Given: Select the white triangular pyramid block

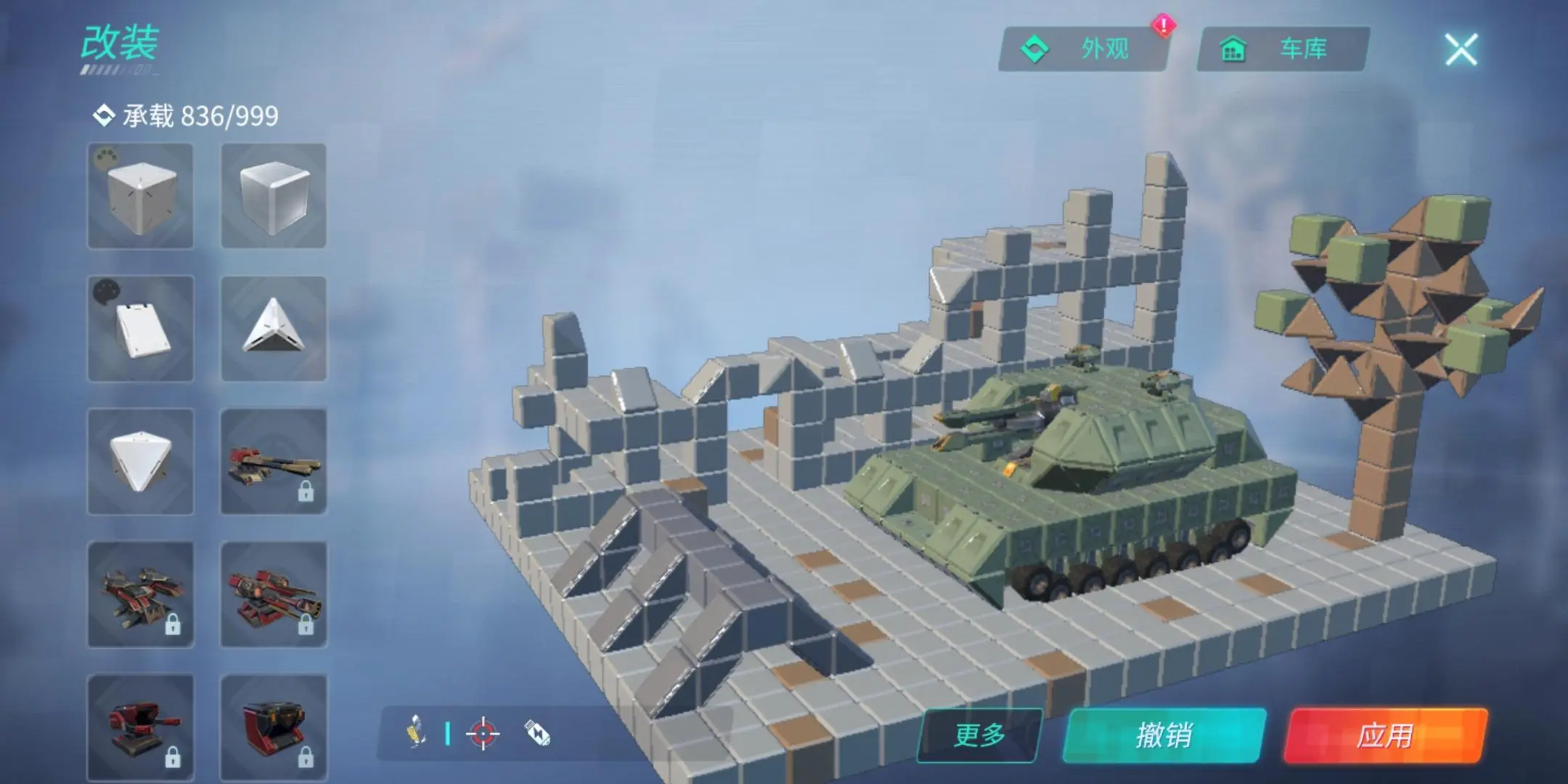Looking at the screenshot, I should (274, 329).
